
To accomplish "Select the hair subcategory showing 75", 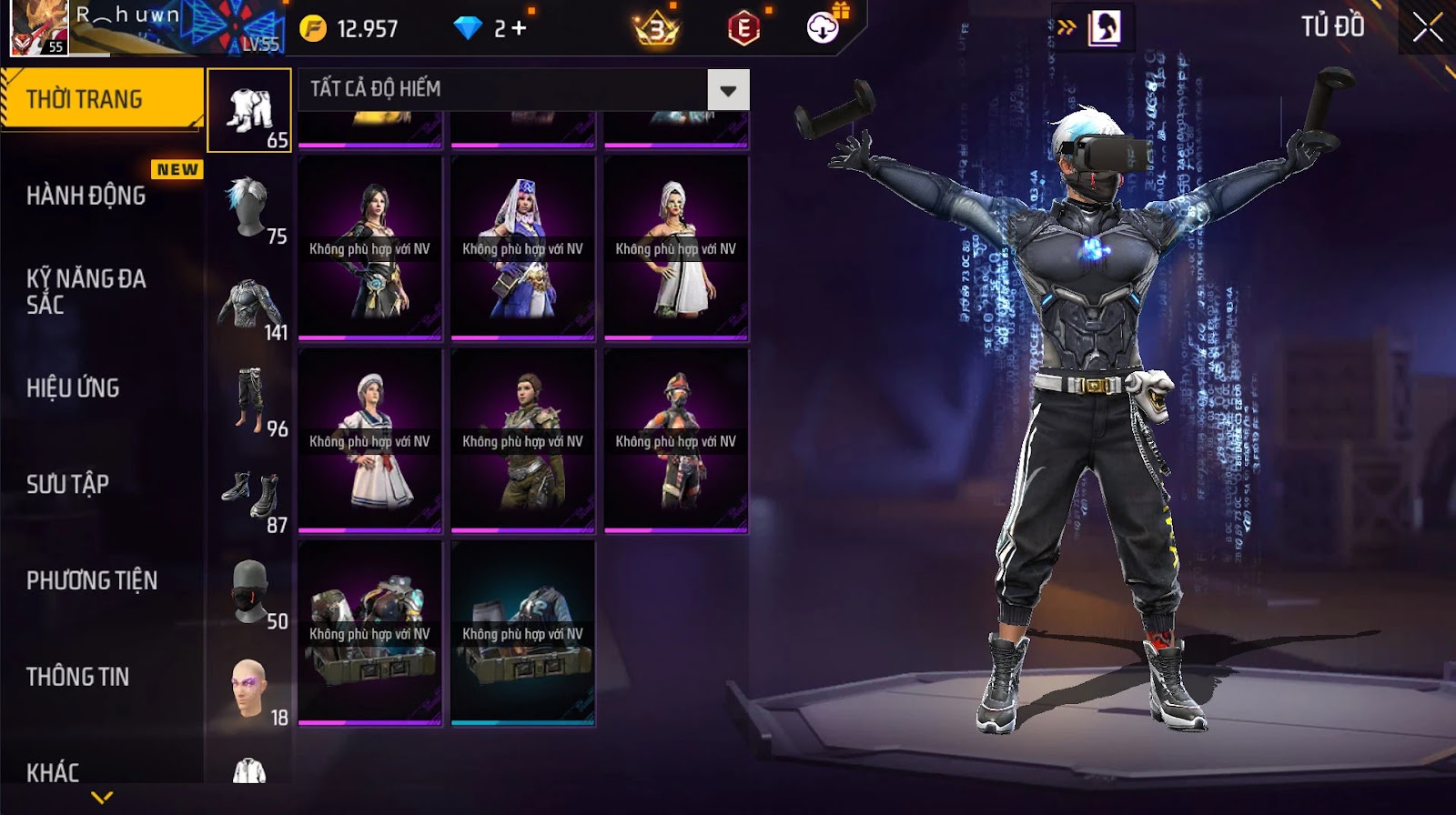I will 249,208.
